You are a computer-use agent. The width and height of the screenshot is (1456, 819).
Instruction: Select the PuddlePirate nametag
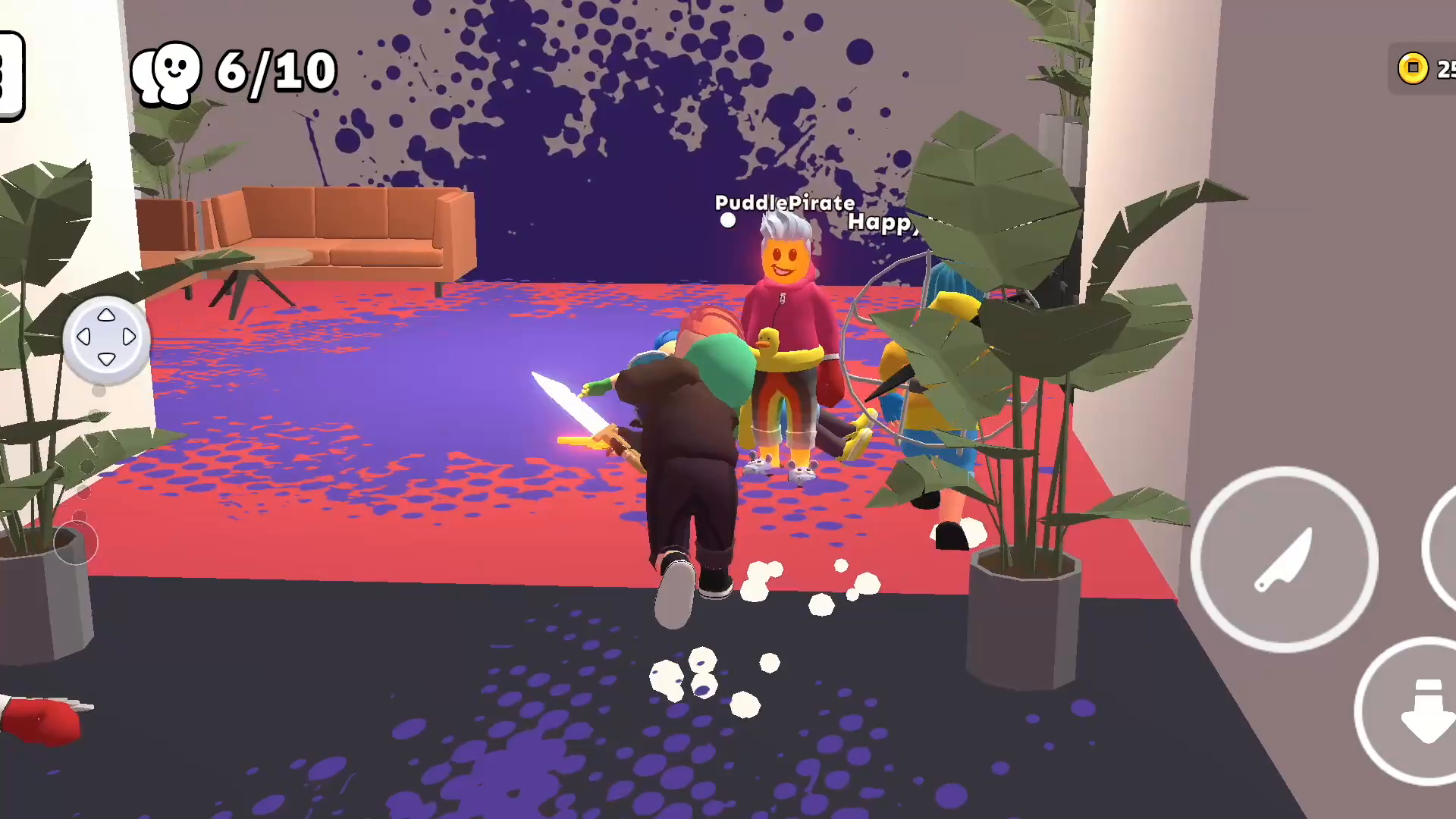pos(785,203)
